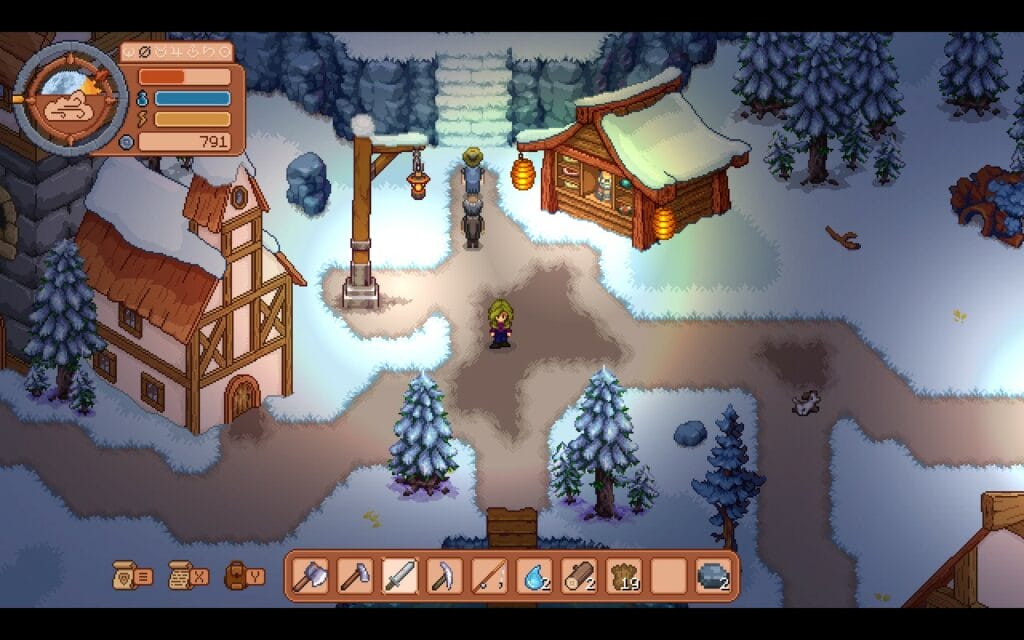This screenshot has width=1024, height=640.
Task: Select the grey stone item slot
Action: [712, 576]
